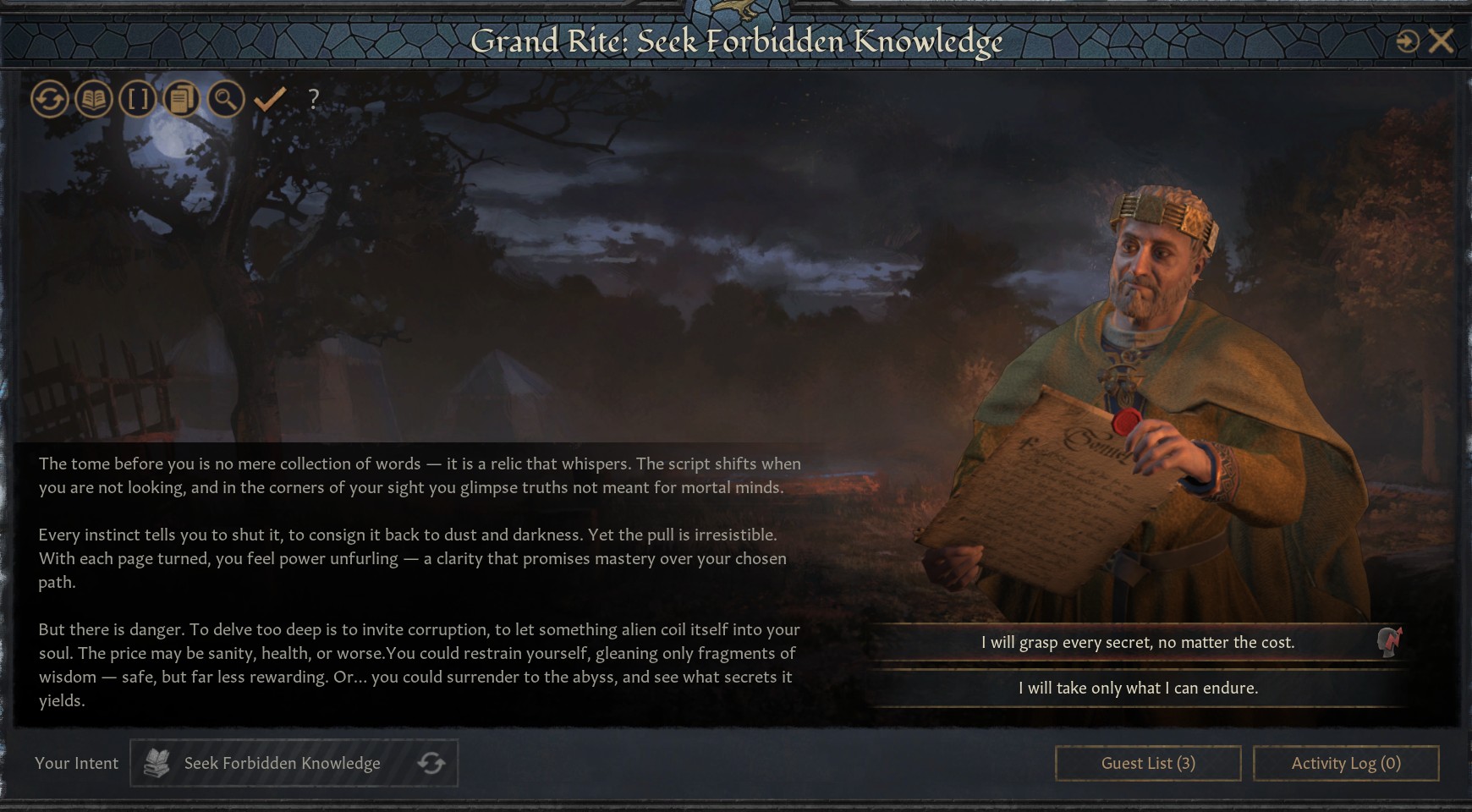Show the Activity Log (0)
Image resolution: width=1472 pixels, height=812 pixels.
[1345, 763]
